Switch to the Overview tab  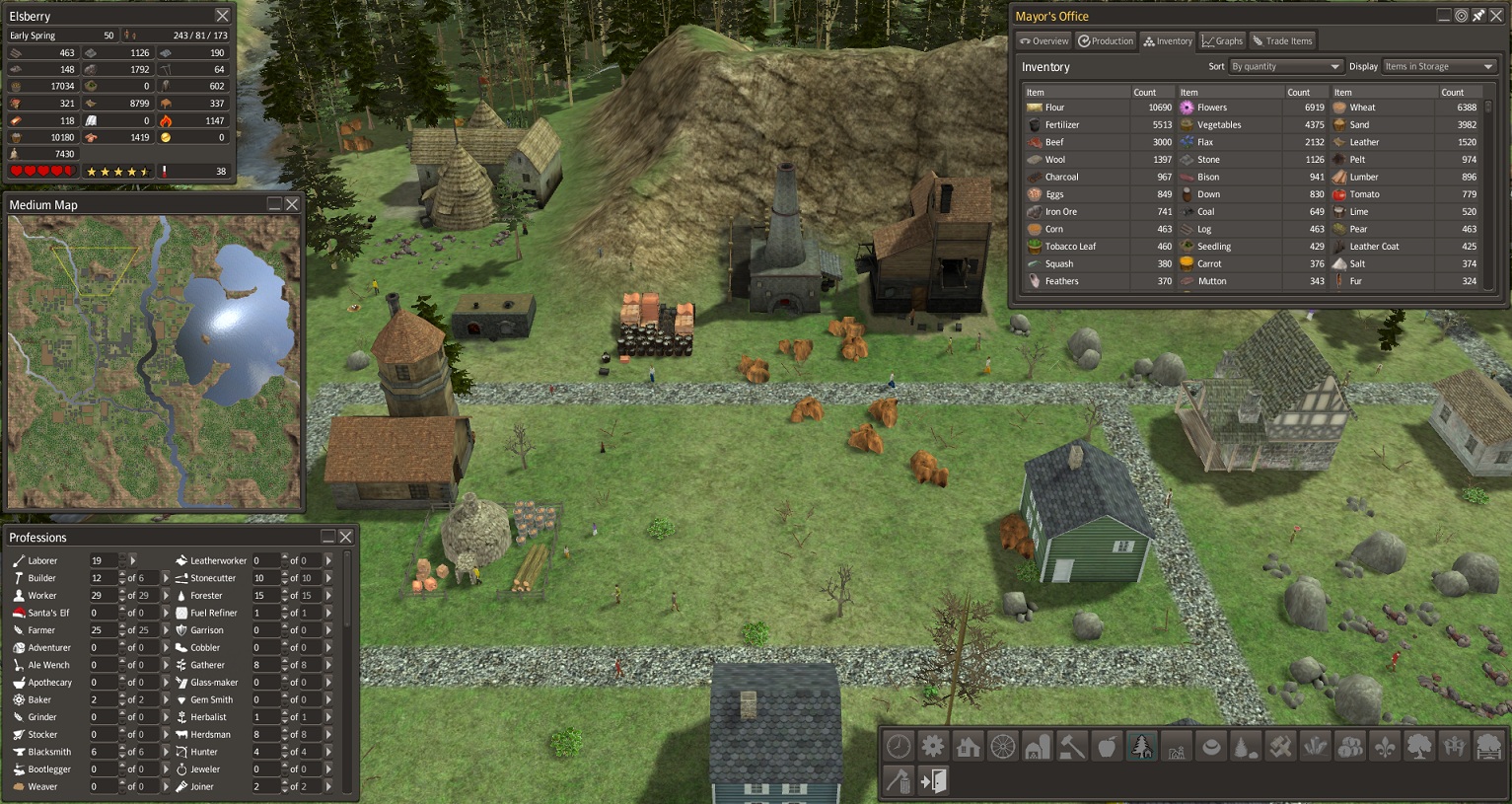point(1044,41)
